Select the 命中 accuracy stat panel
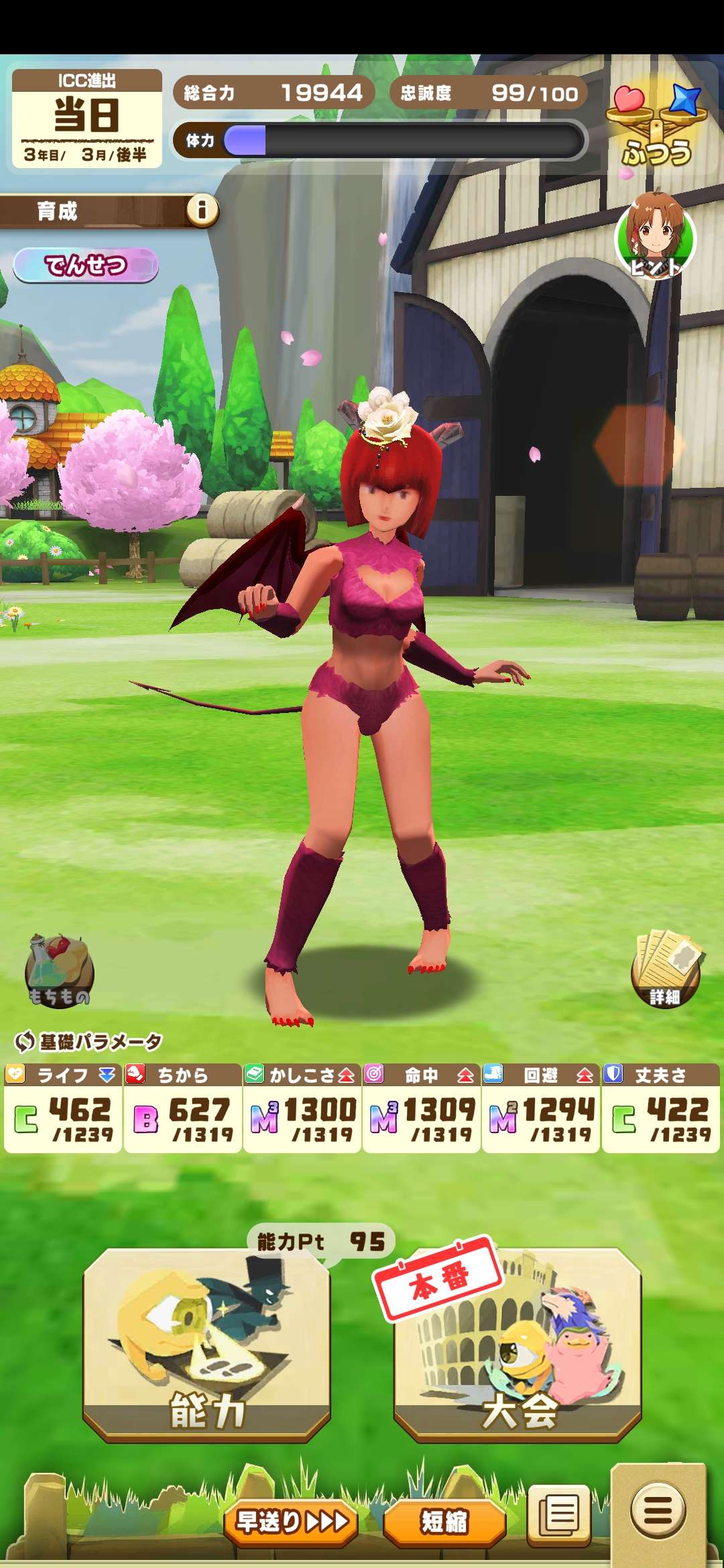 coord(421,1108)
